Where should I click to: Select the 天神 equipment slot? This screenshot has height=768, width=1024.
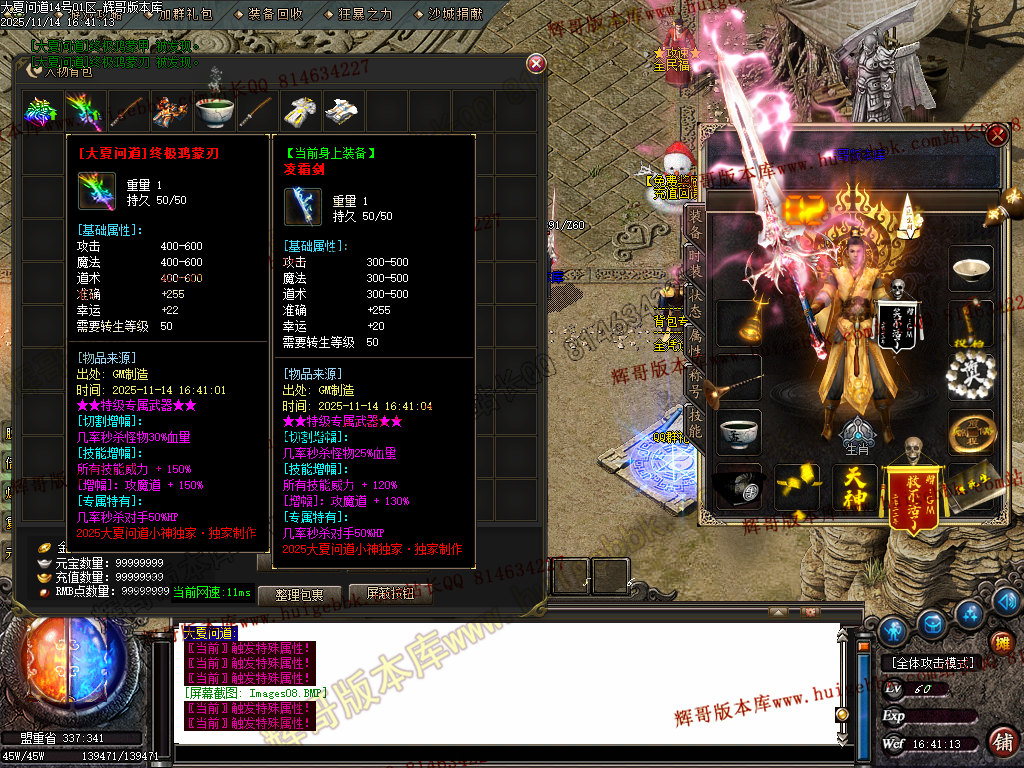[x=853, y=485]
